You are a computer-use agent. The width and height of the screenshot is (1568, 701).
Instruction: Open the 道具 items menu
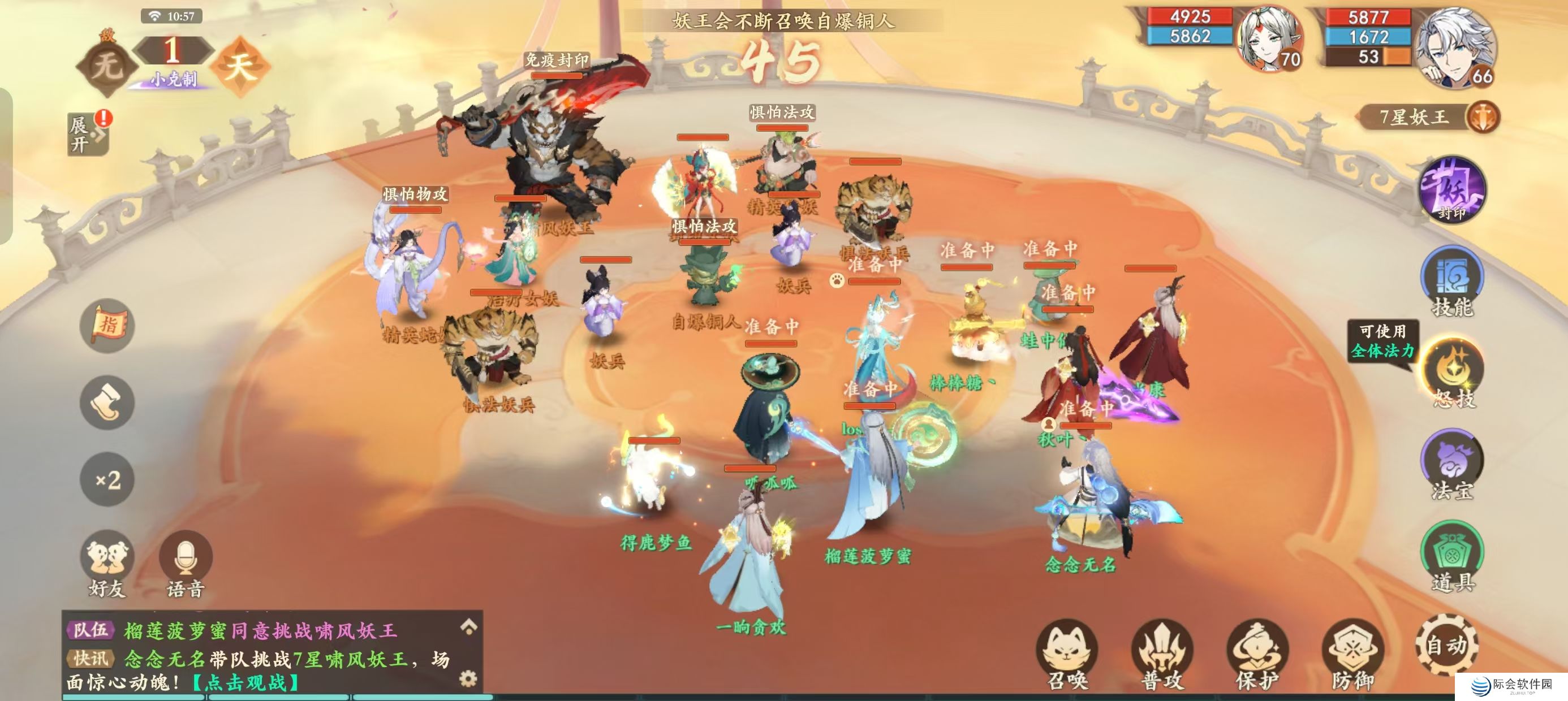pyautogui.click(x=1453, y=556)
